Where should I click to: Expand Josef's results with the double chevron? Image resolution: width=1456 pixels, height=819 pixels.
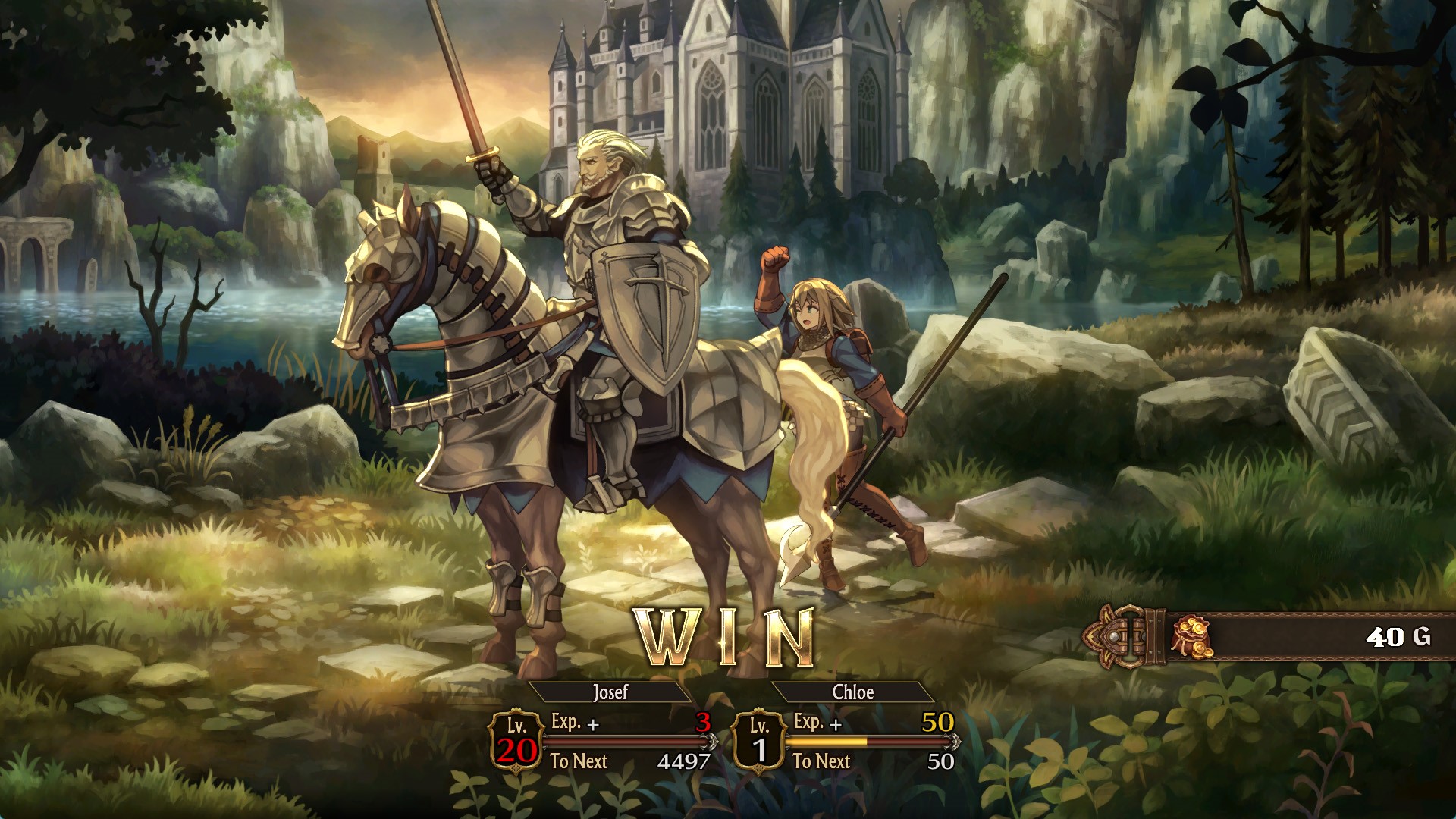[x=711, y=742]
